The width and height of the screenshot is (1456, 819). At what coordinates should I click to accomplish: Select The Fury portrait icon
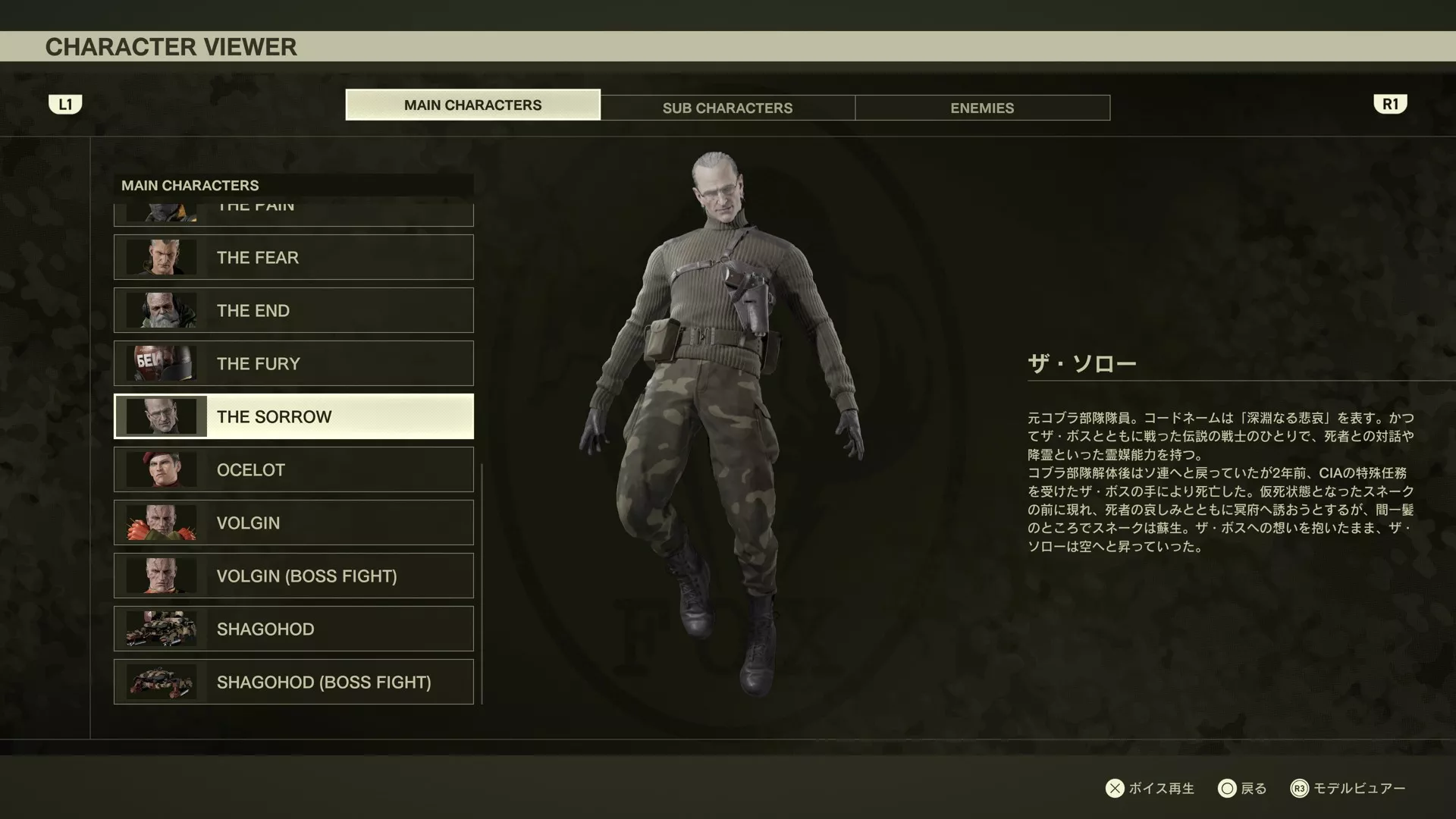[x=160, y=363]
